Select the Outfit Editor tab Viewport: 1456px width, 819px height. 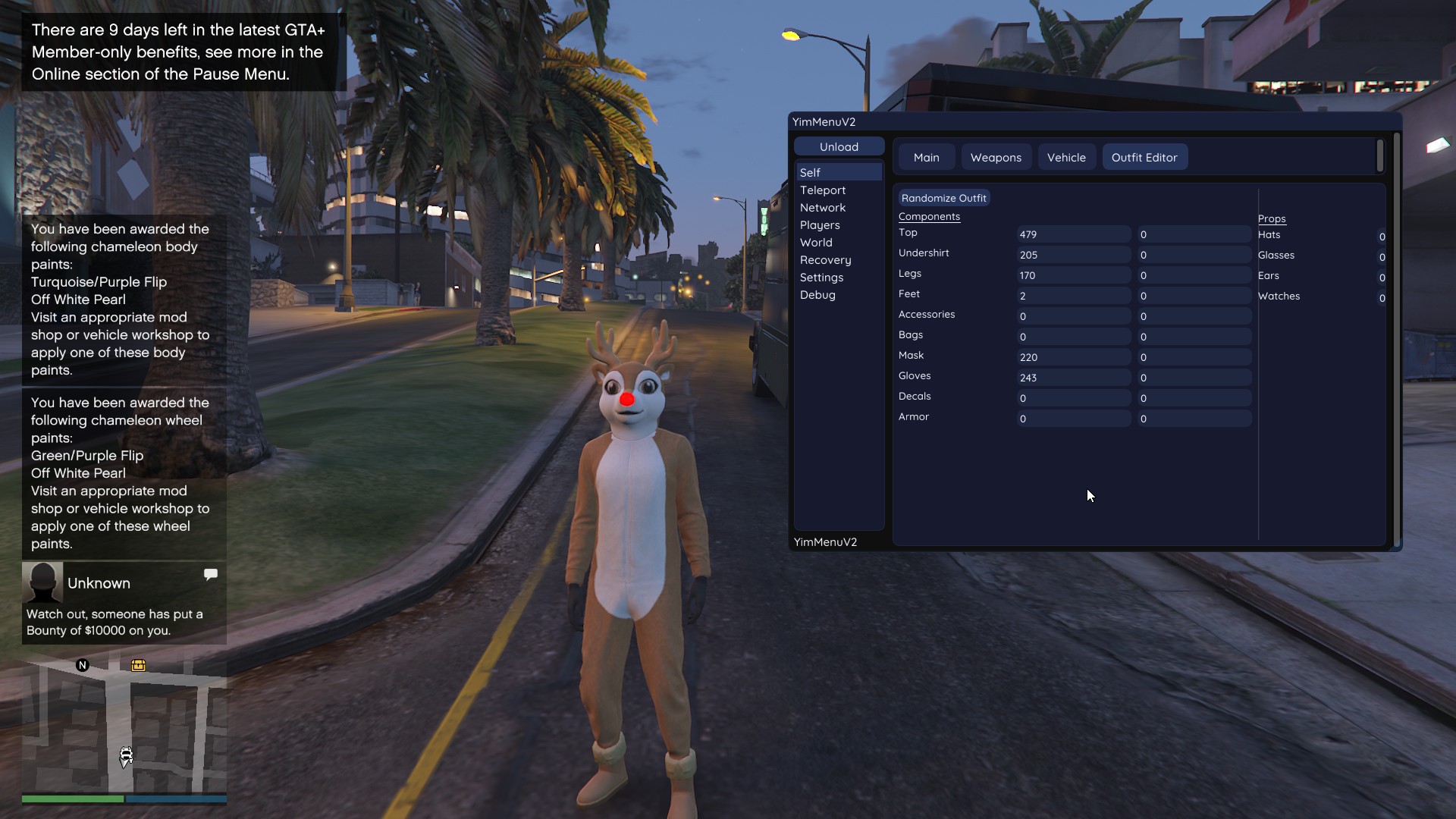coord(1144,157)
